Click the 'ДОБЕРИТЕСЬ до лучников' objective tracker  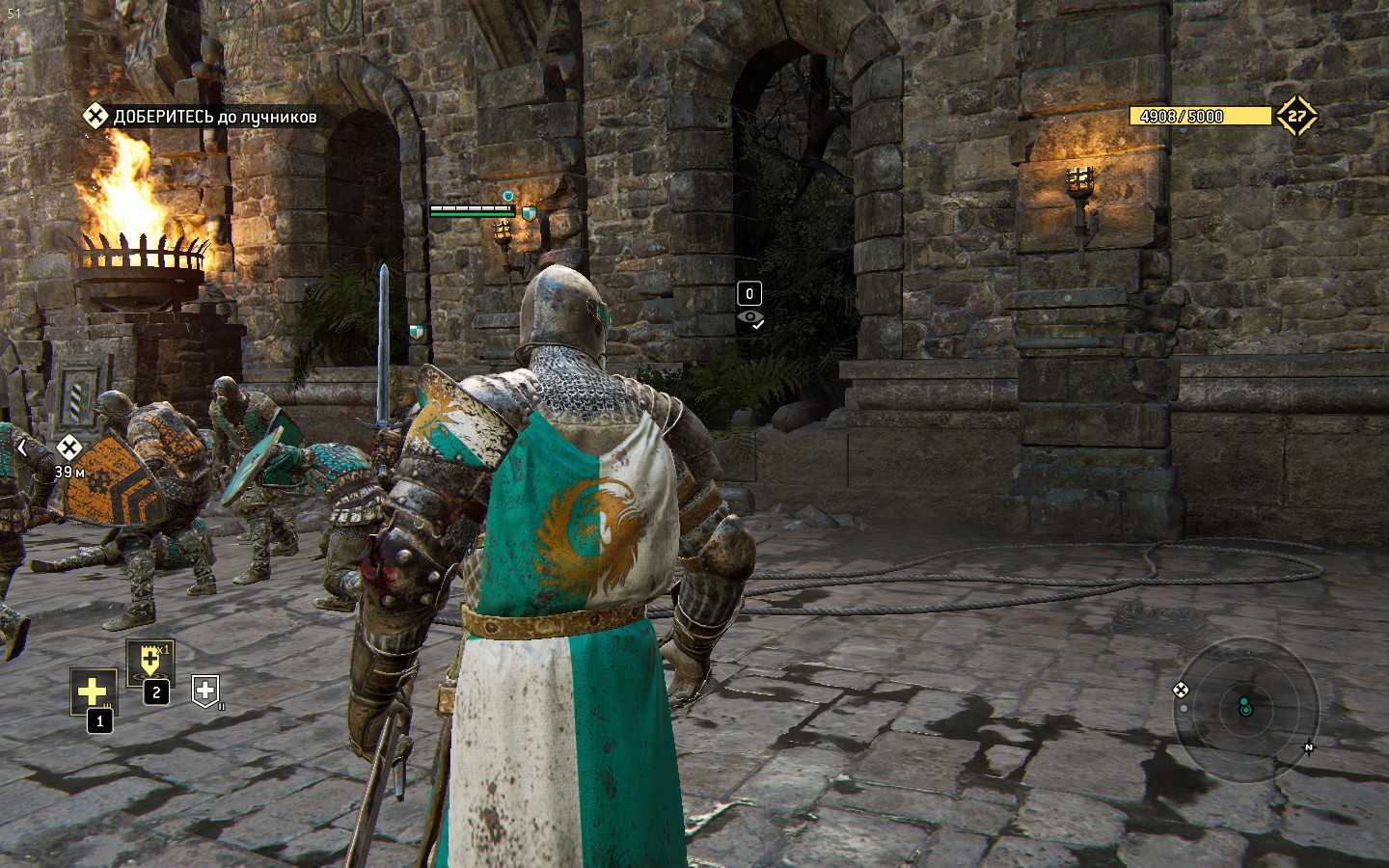pos(201,117)
